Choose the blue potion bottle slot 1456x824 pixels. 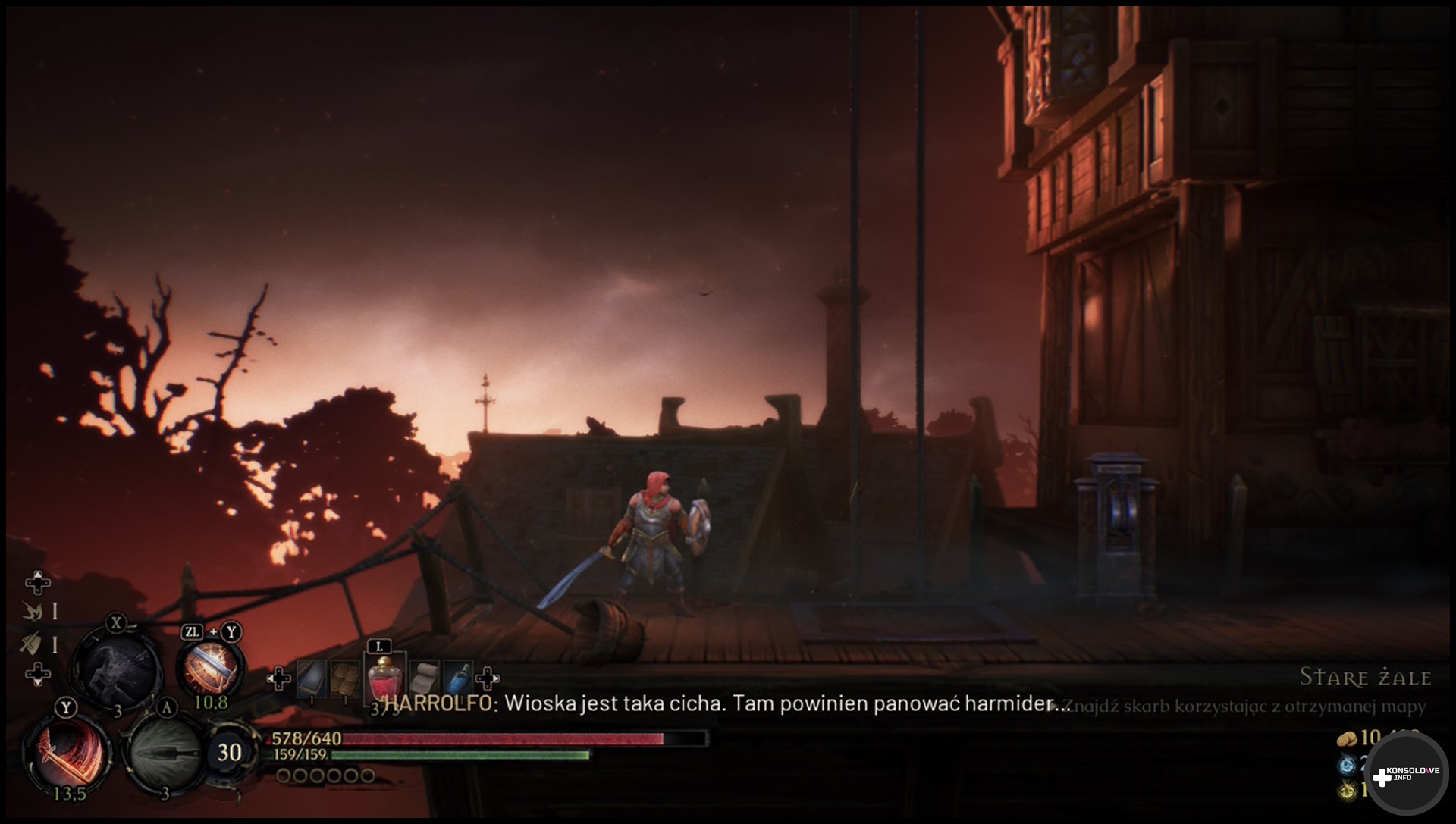[x=458, y=677]
